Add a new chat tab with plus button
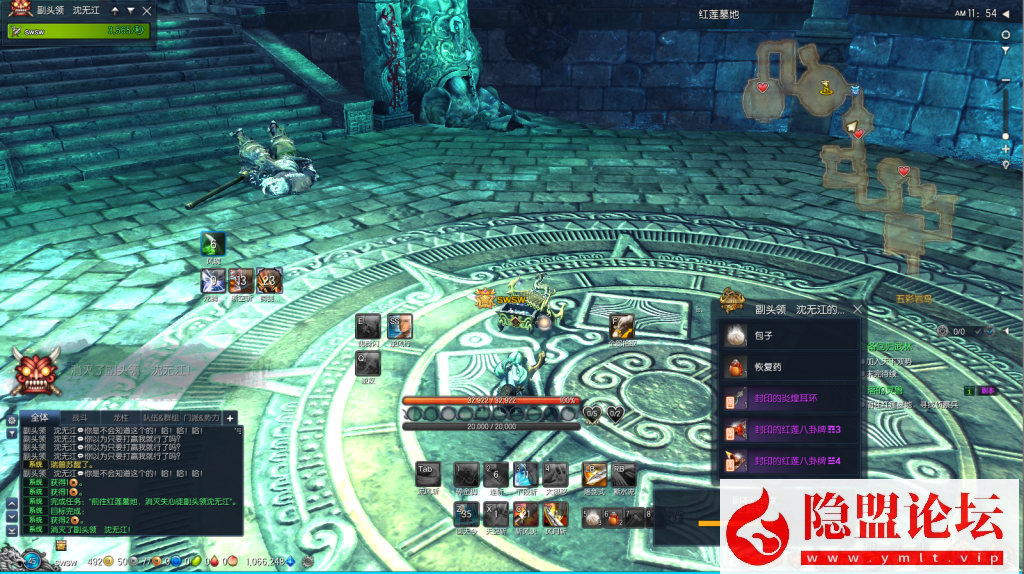Screen dimensions: 1024x574 tap(229, 418)
